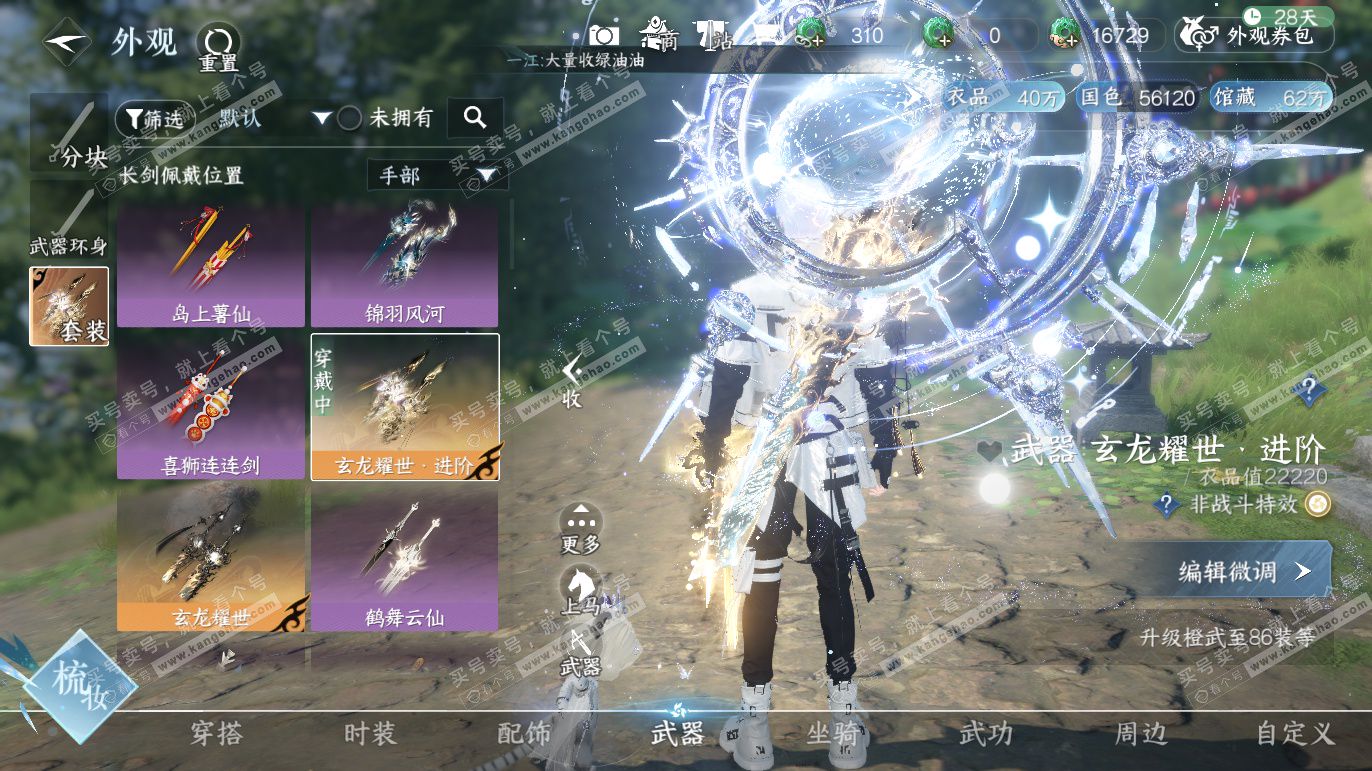Image resolution: width=1372 pixels, height=771 pixels.
Task: Select the 锦羽风河 weapon skin
Action: coord(404,267)
